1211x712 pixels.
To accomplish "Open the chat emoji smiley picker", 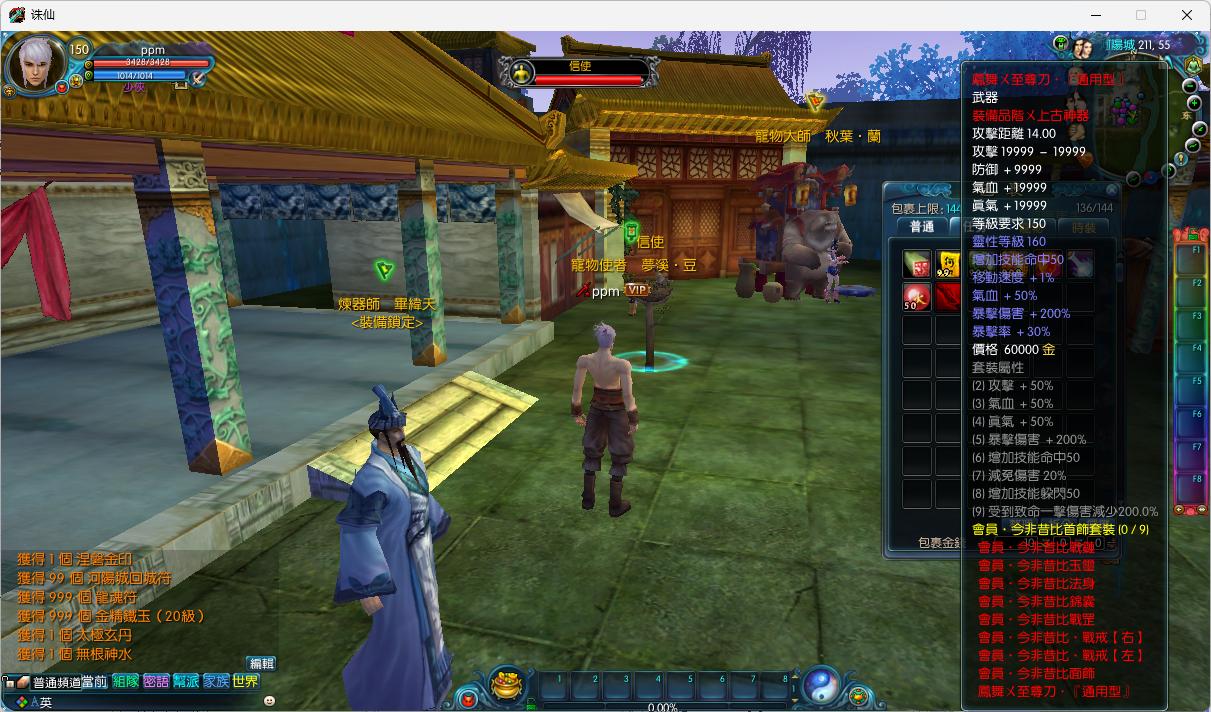I will coord(269,702).
